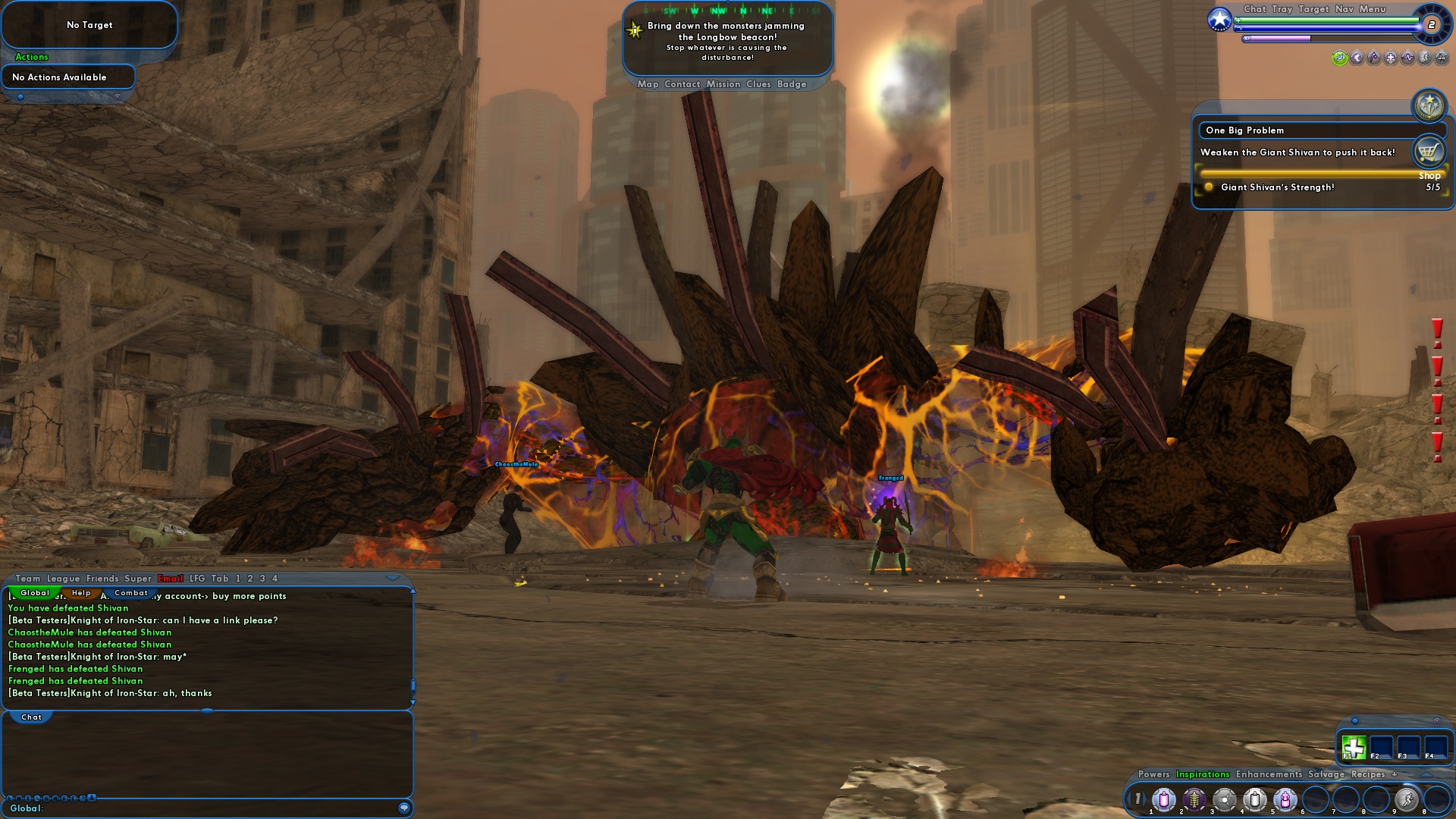Use the pink inspiration in slot 1
Viewport: 1456px width, 819px height.
point(1164,799)
